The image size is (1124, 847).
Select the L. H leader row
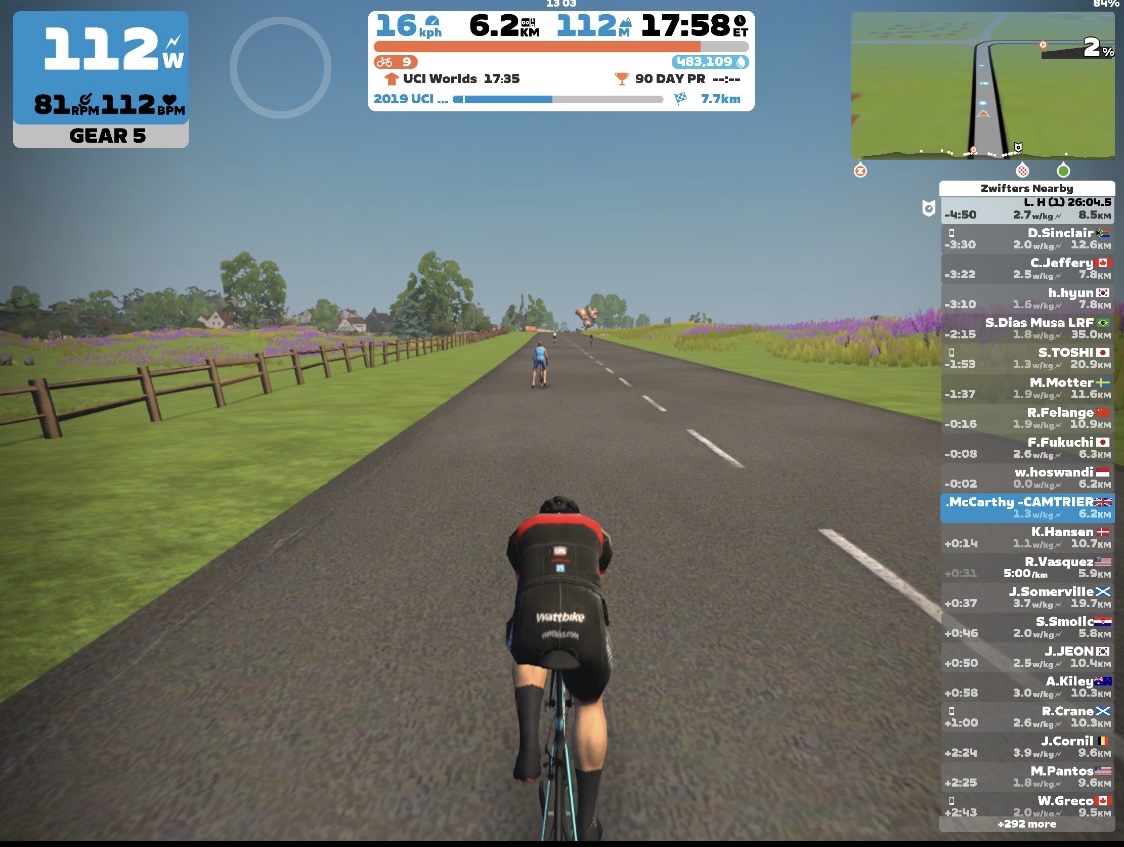pos(1027,209)
